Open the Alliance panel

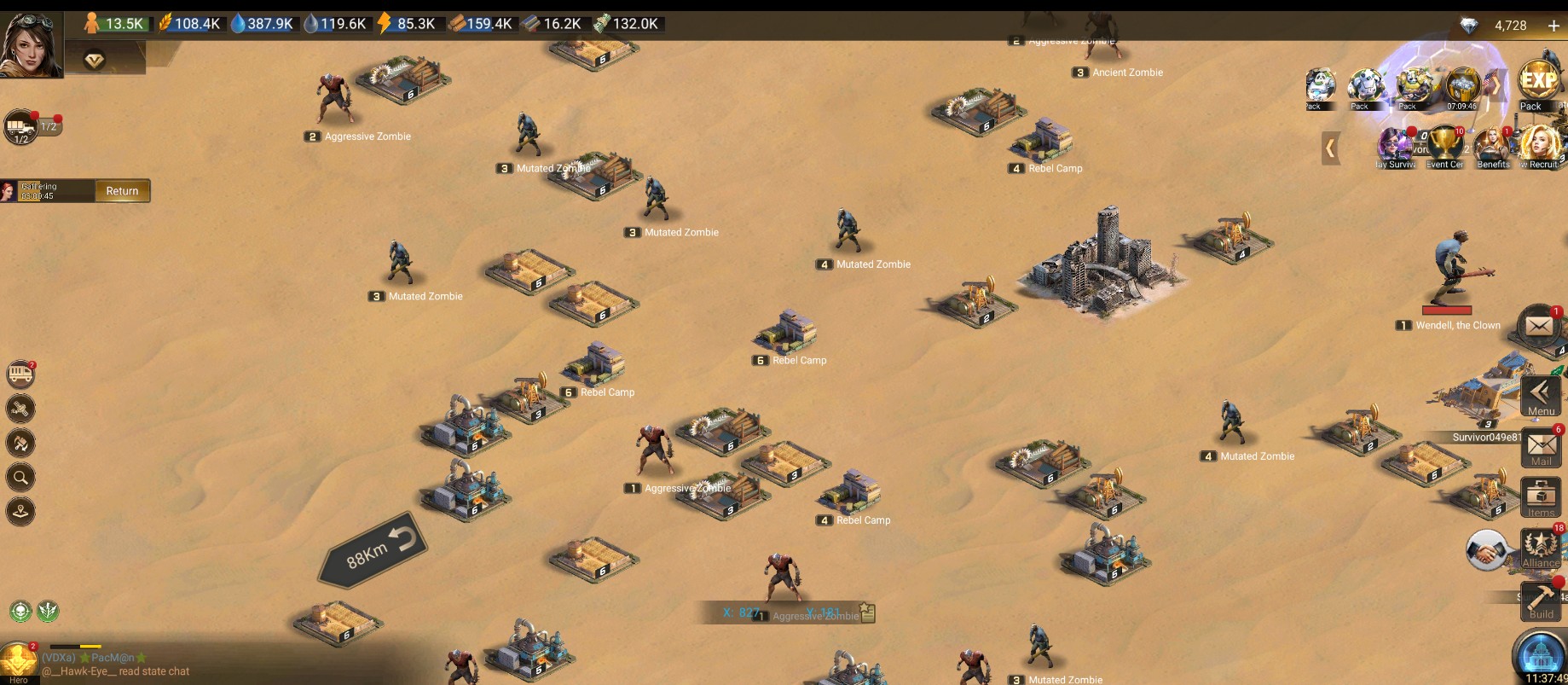[1541, 549]
